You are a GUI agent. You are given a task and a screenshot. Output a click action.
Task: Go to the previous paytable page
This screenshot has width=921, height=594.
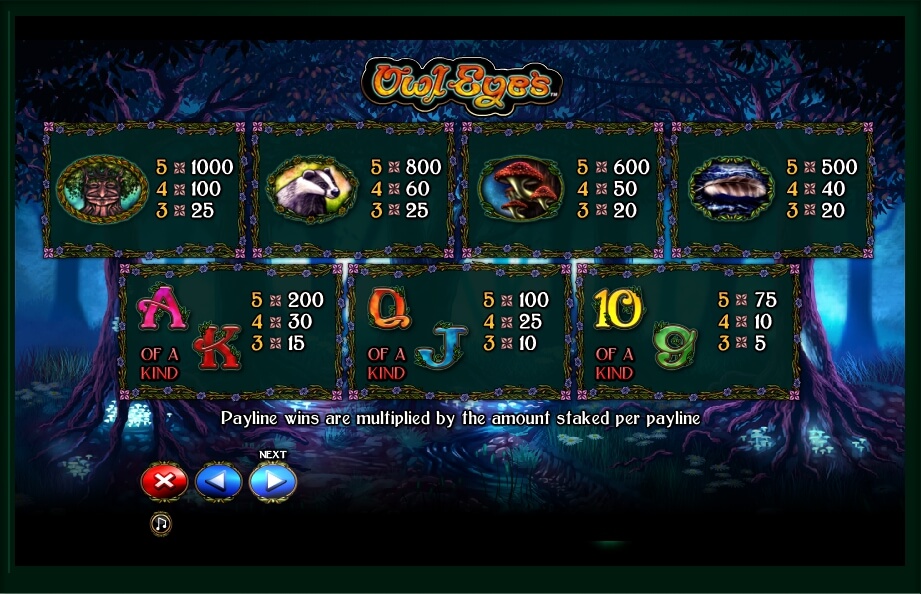[218, 482]
